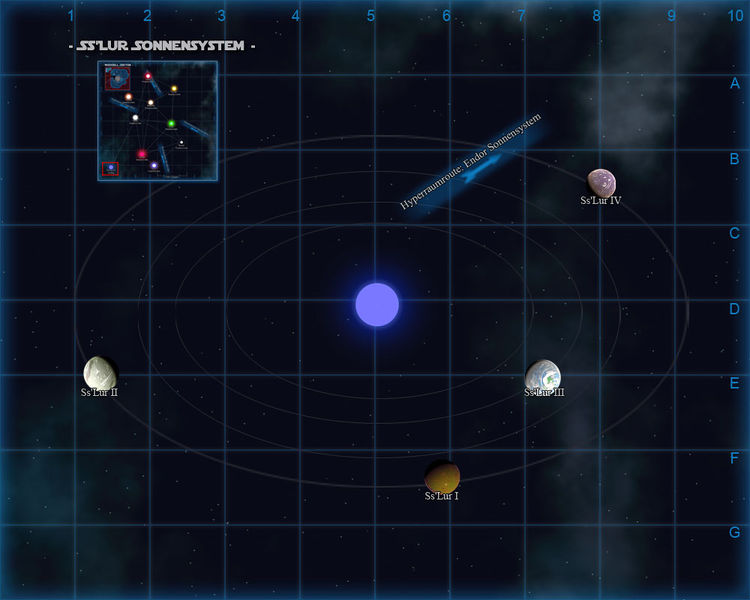
Task: Select planet Ss'Lur II
Action: pos(100,373)
